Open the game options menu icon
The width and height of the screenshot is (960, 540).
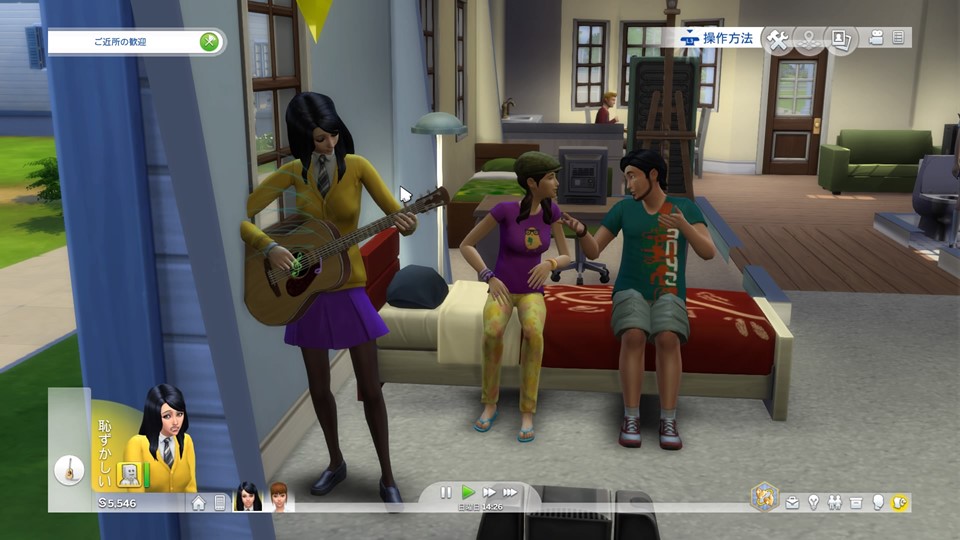pos(899,38)
